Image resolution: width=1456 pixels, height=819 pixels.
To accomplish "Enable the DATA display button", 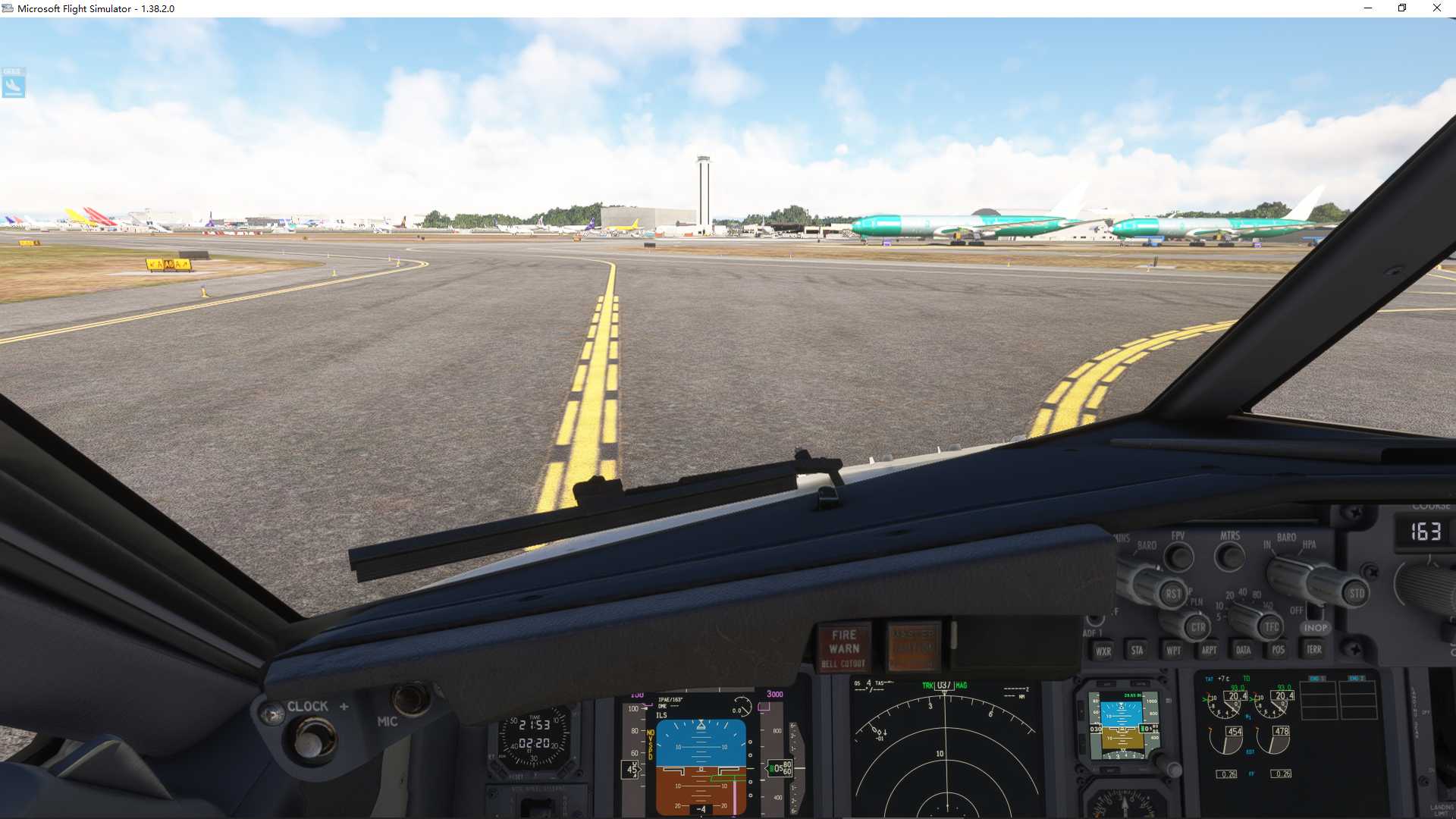I will [x=1244, y=650].
